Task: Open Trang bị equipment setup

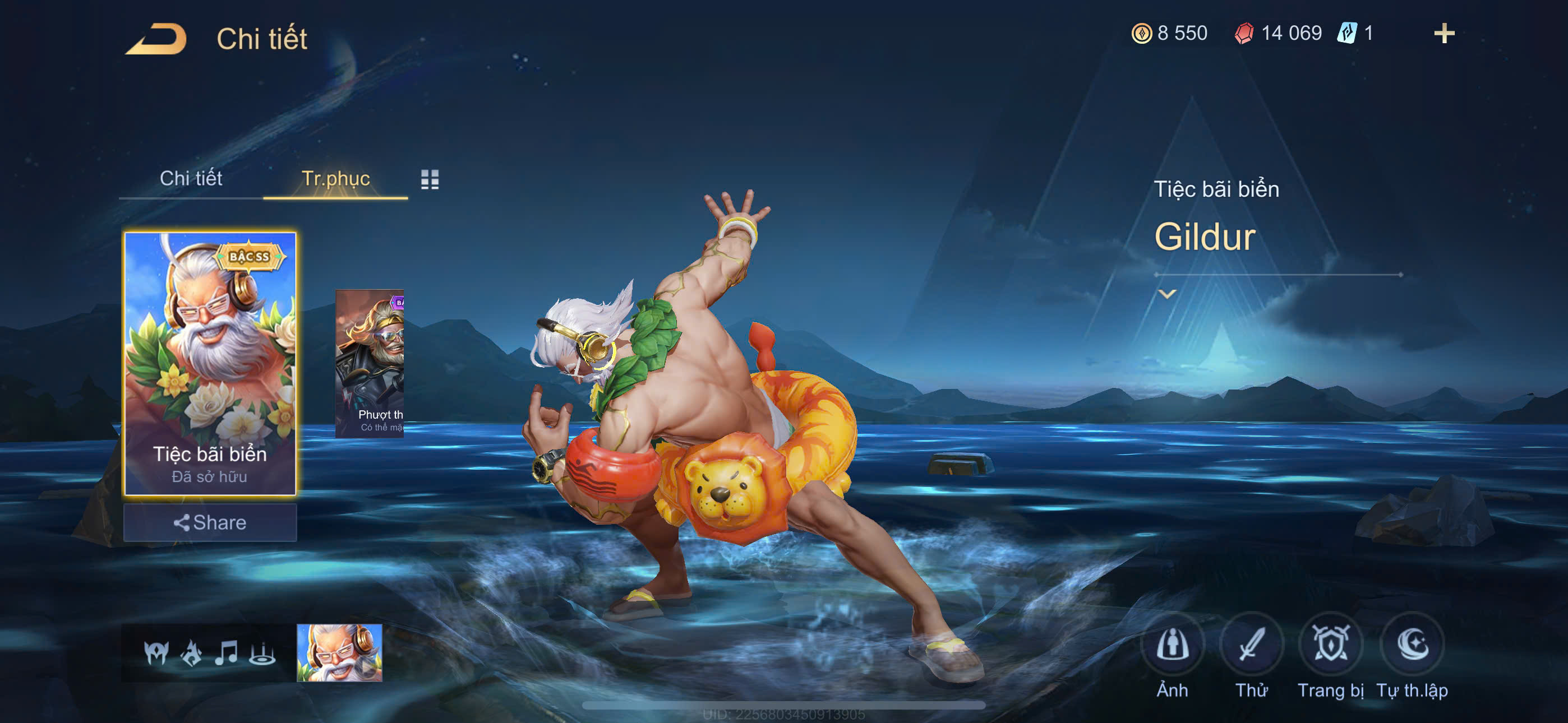Action: (x=1330, y=646)
